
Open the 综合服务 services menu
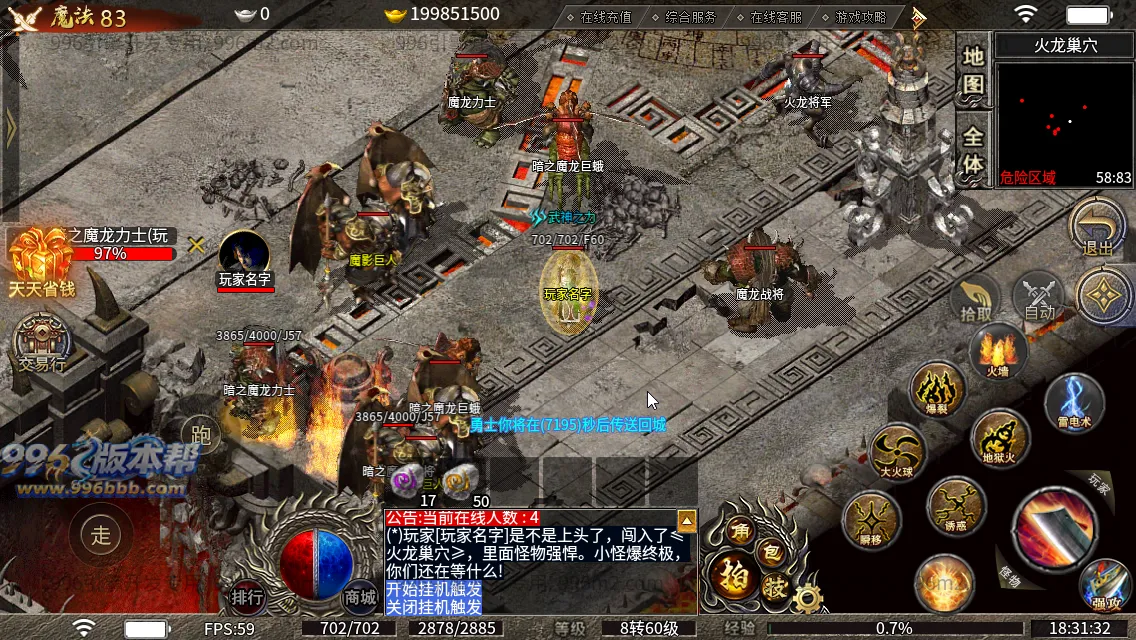click(690, 16)
